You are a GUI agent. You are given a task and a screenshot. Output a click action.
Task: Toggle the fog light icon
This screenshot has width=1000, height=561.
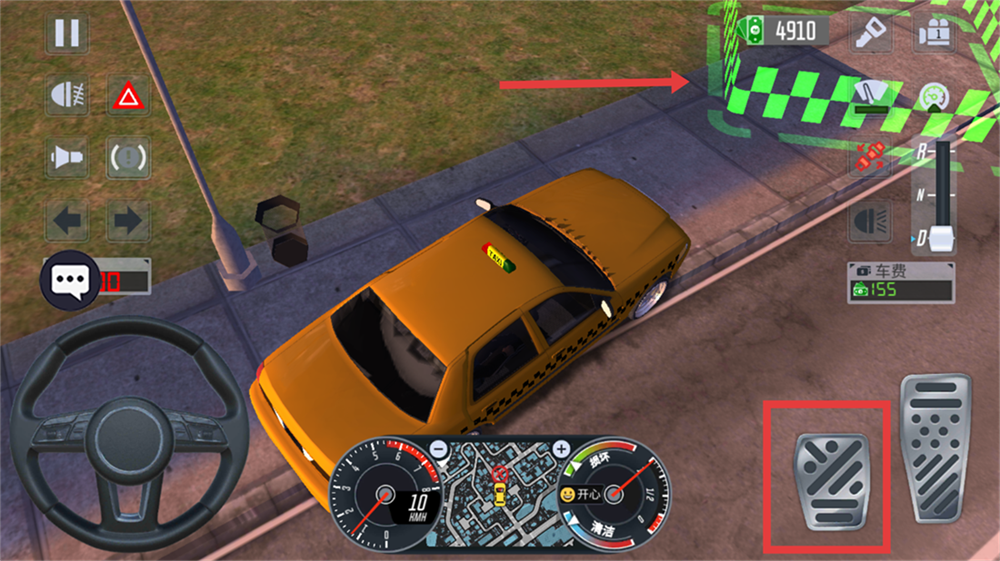pyautogui.click(x=67, y=96)
